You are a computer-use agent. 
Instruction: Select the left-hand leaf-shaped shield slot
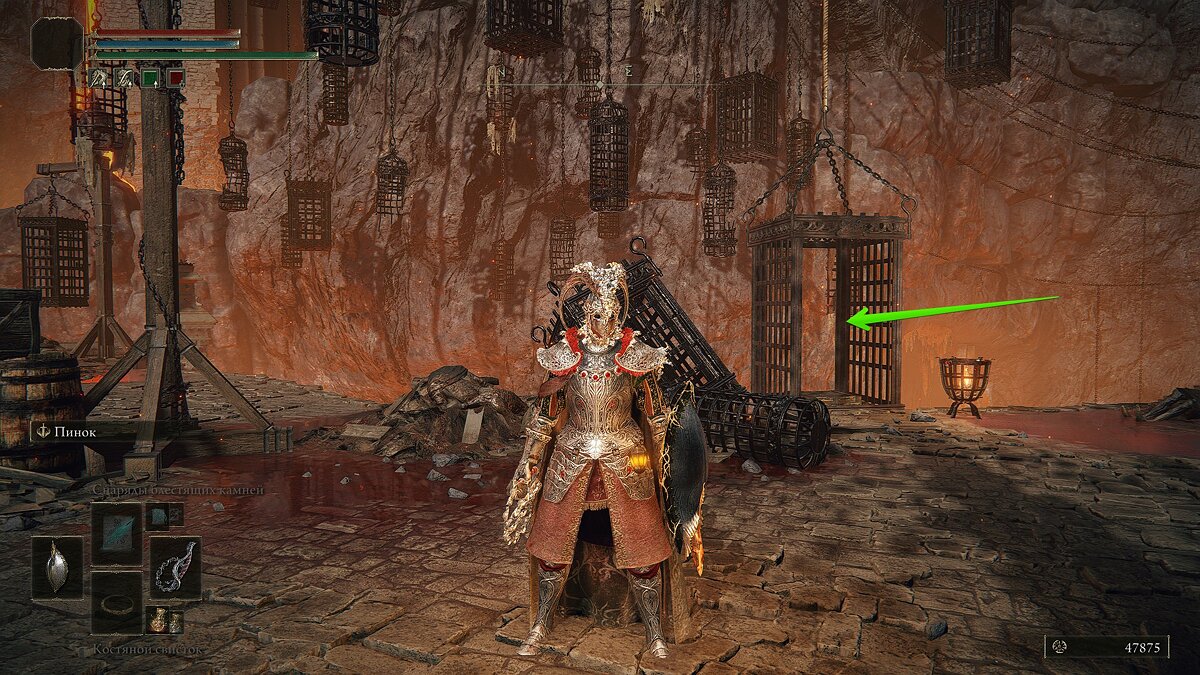pos(57,567)
